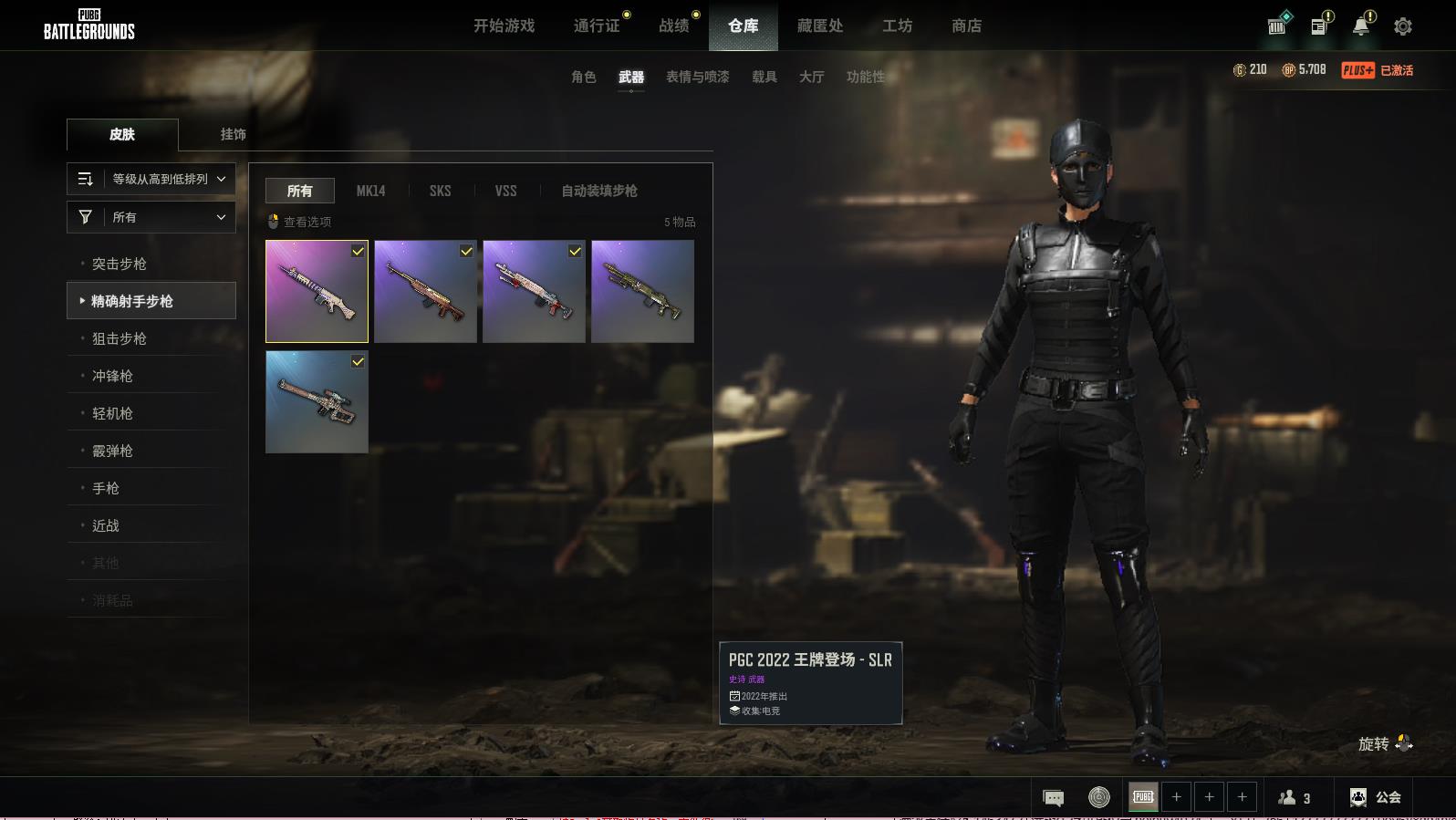The width and height of the screenshot is (1456, 820).
Task: Open the 公会 guild panel
Action: (x=1375, y=797)
